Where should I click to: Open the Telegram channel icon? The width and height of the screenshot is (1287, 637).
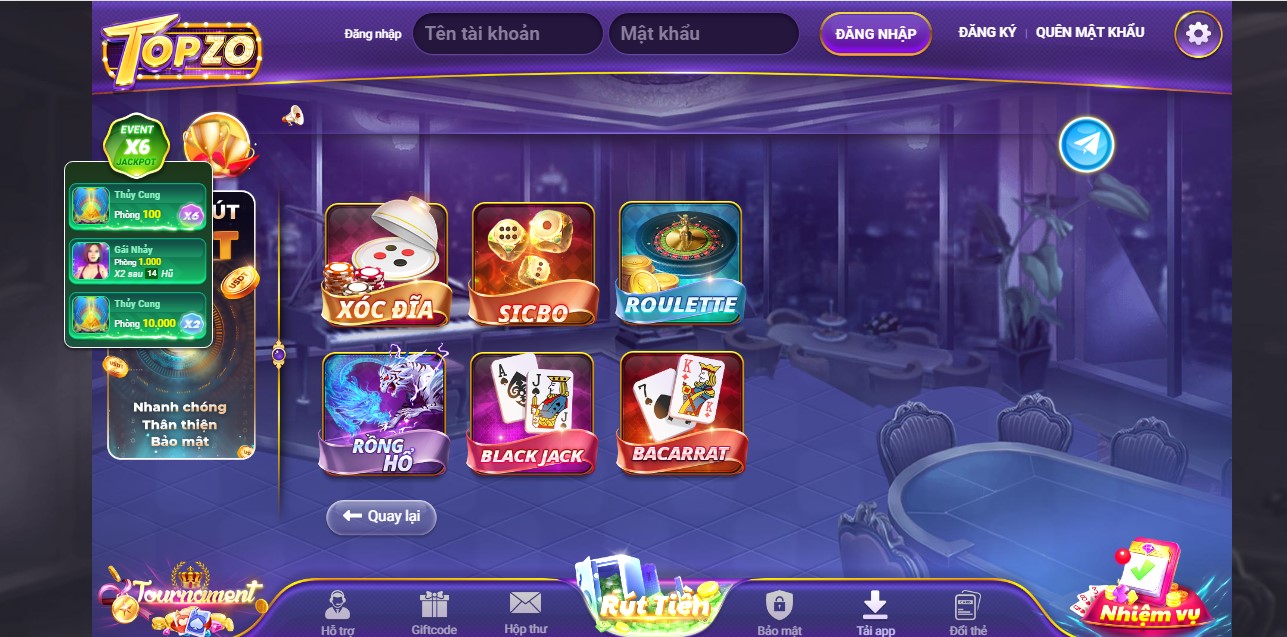(x=1086, y=145)
